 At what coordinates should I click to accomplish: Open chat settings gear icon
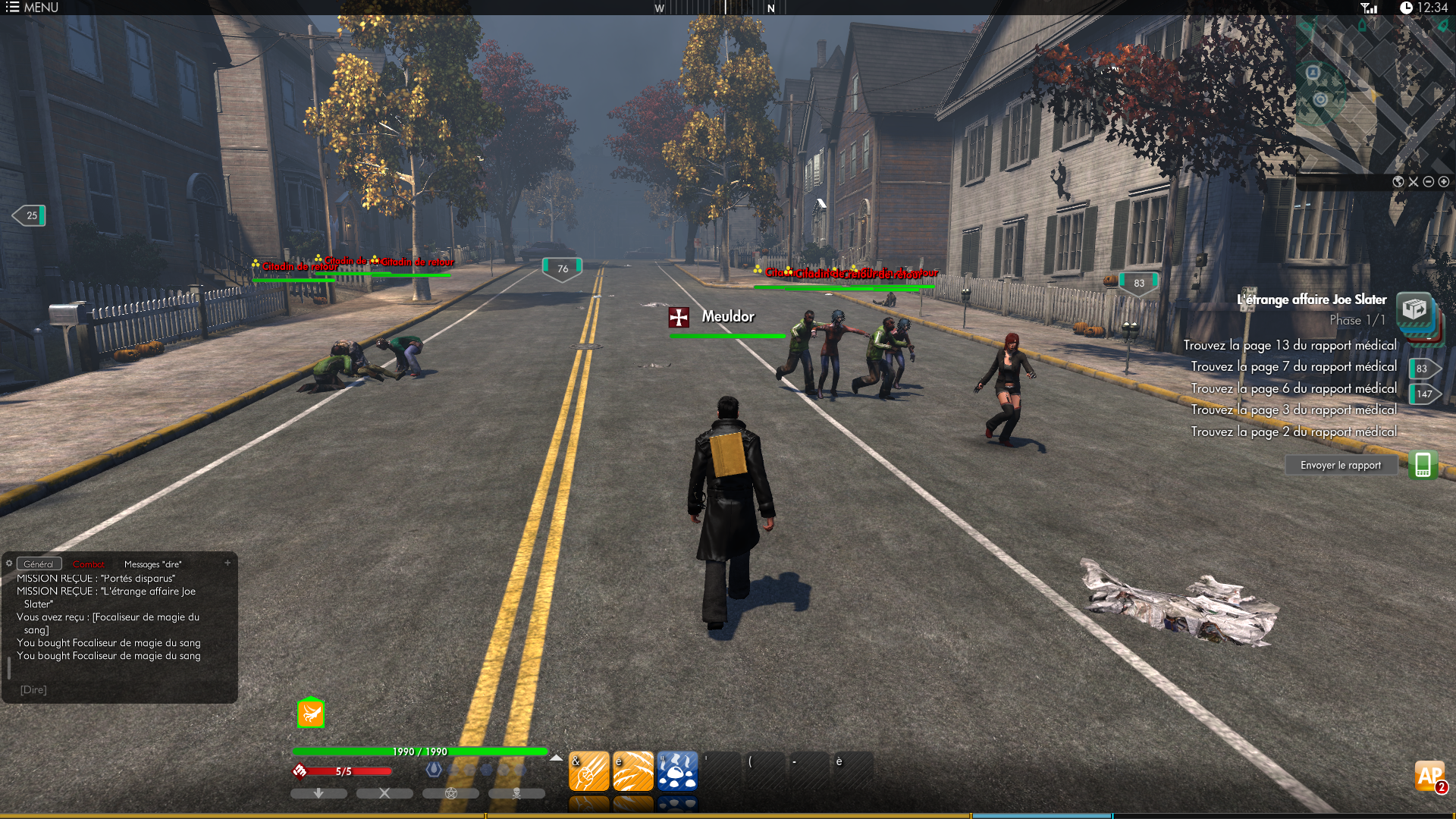pos(9,563)
